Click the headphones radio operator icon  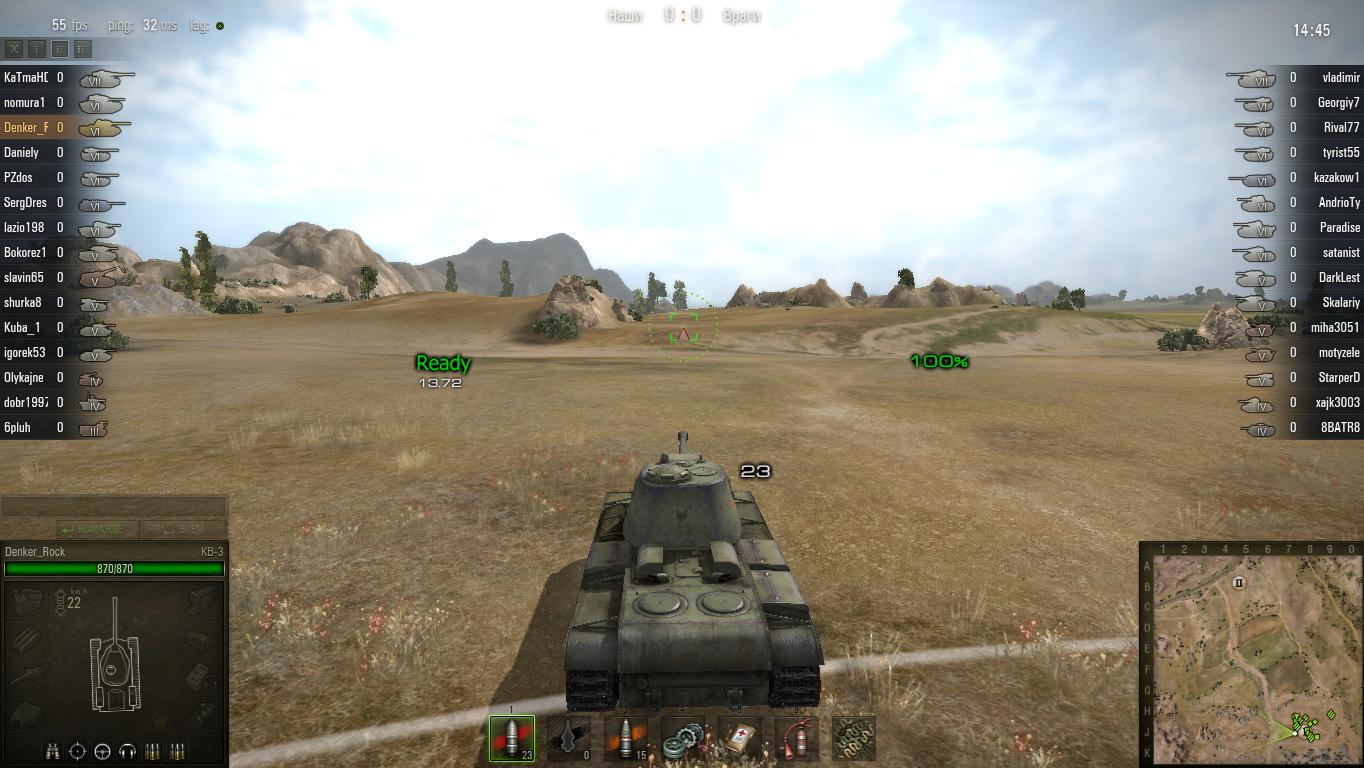point(127,751)
